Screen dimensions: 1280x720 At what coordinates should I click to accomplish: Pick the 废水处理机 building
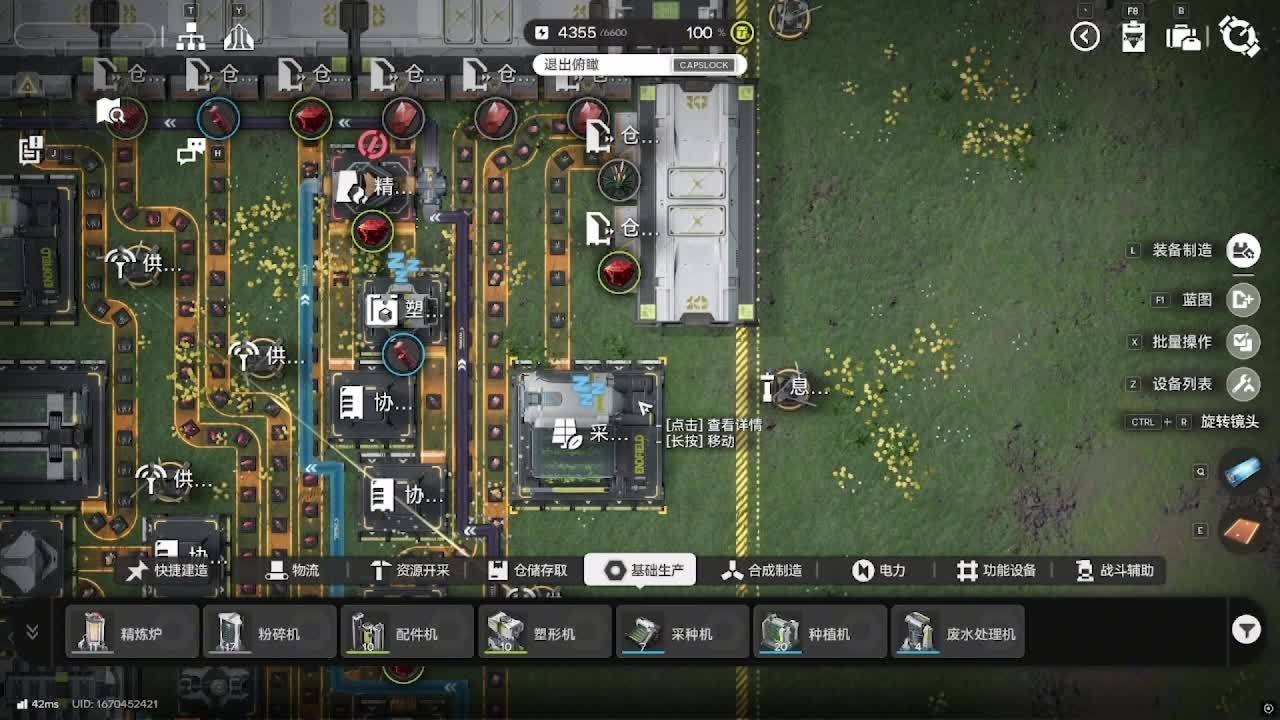click(958, 633)
